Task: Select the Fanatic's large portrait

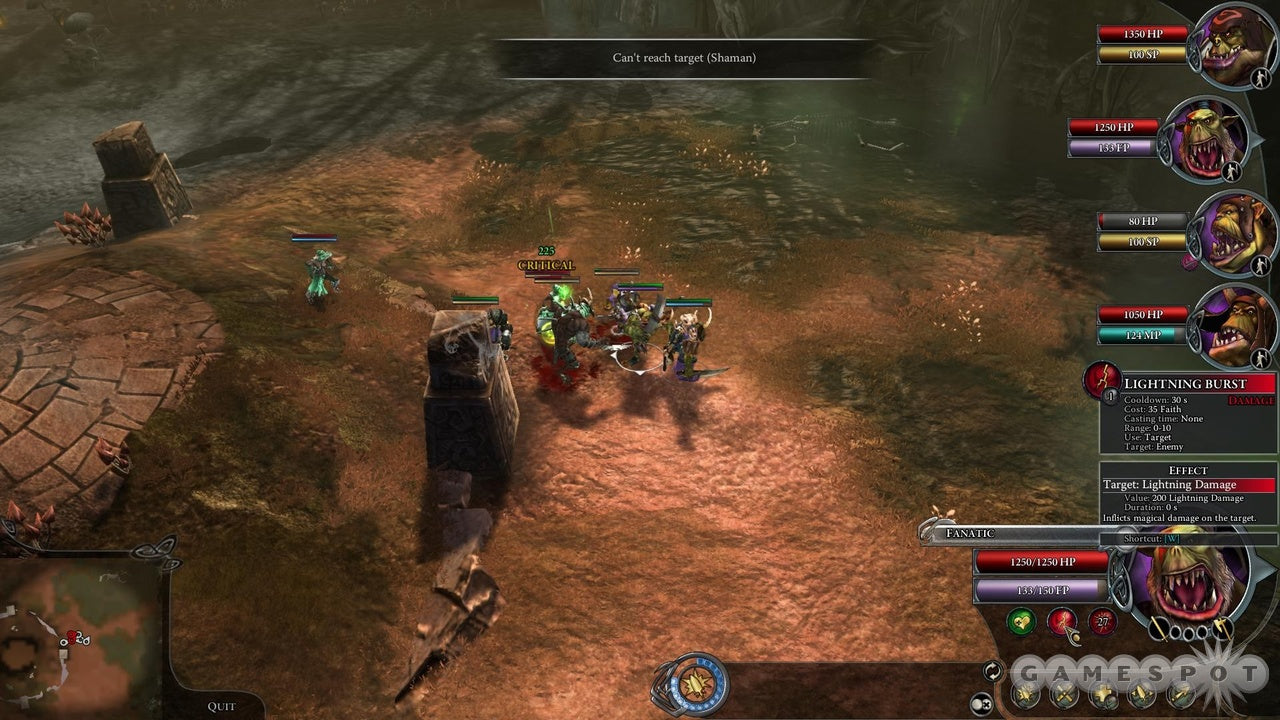Action: pyautogui.click(x=1186, y=587)
